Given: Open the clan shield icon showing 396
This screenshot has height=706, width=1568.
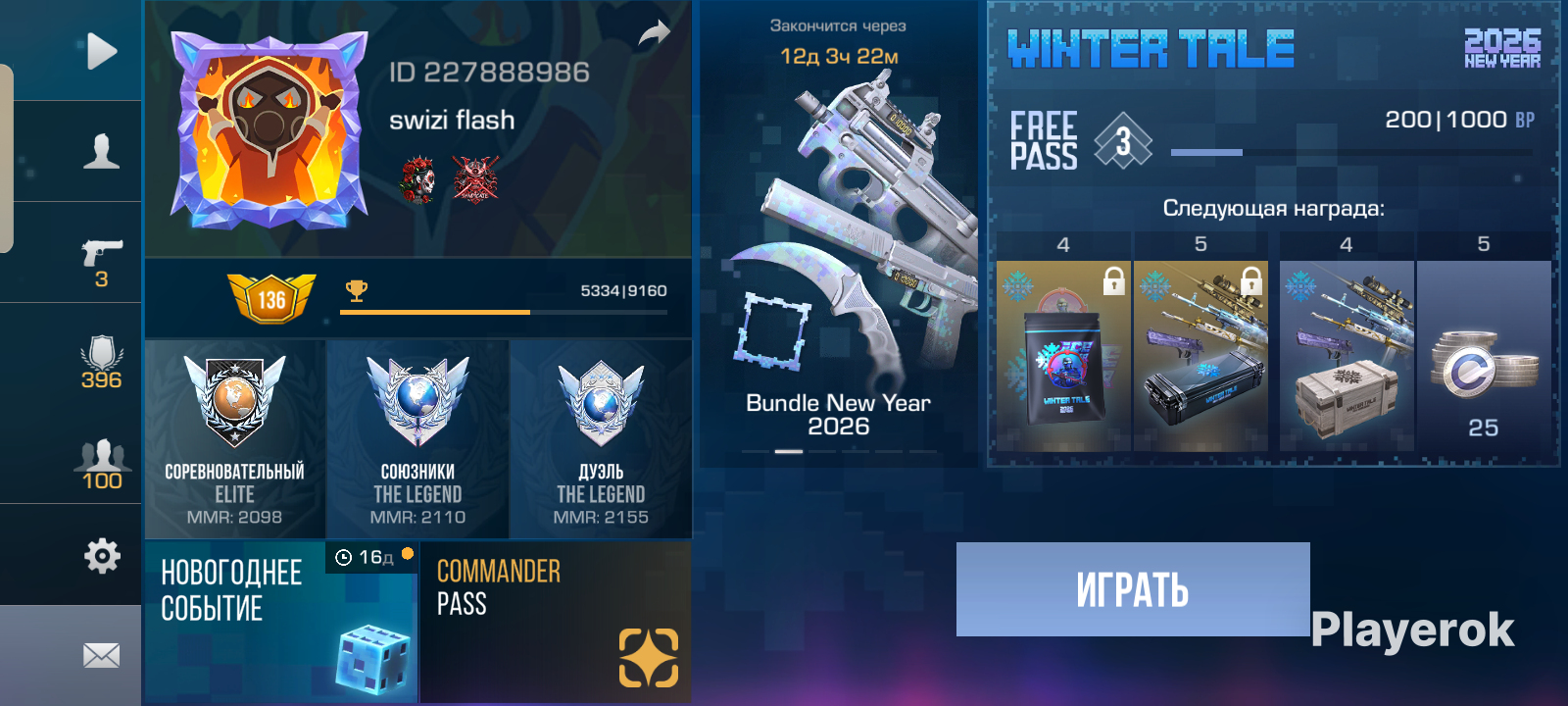Looking at the screenshot, I should click(101, 361).
